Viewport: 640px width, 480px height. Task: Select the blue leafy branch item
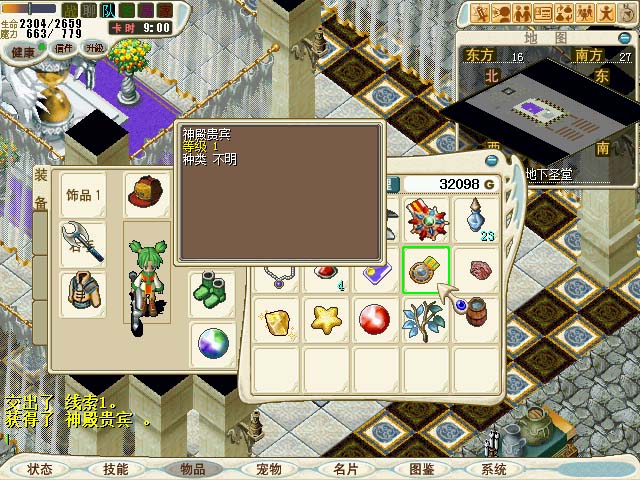pos(425,320)
